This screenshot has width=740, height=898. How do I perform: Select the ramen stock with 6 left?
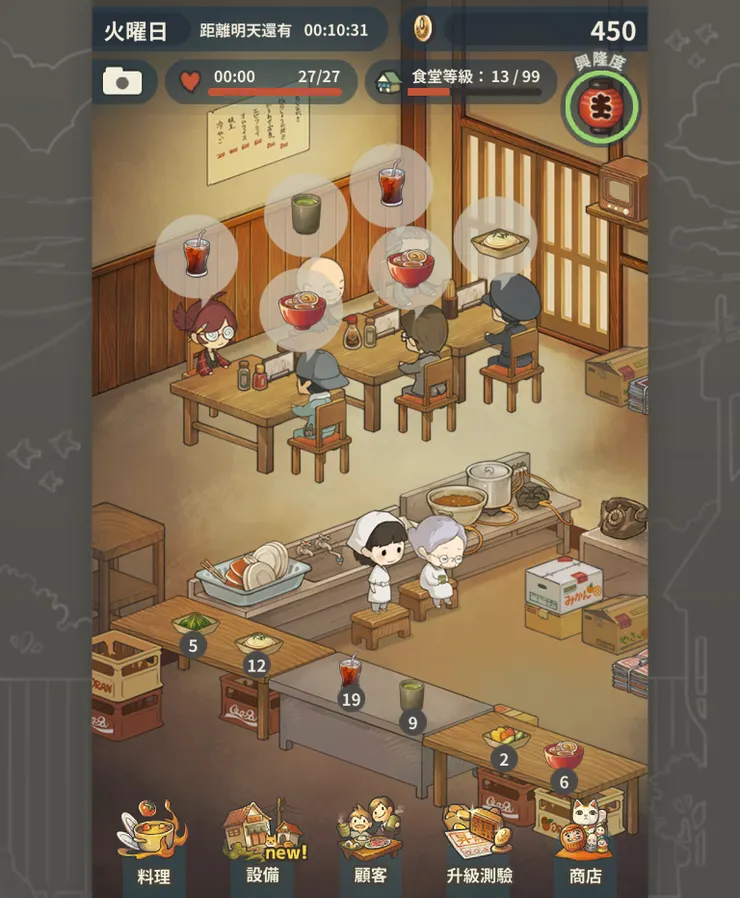coord(563,756)
